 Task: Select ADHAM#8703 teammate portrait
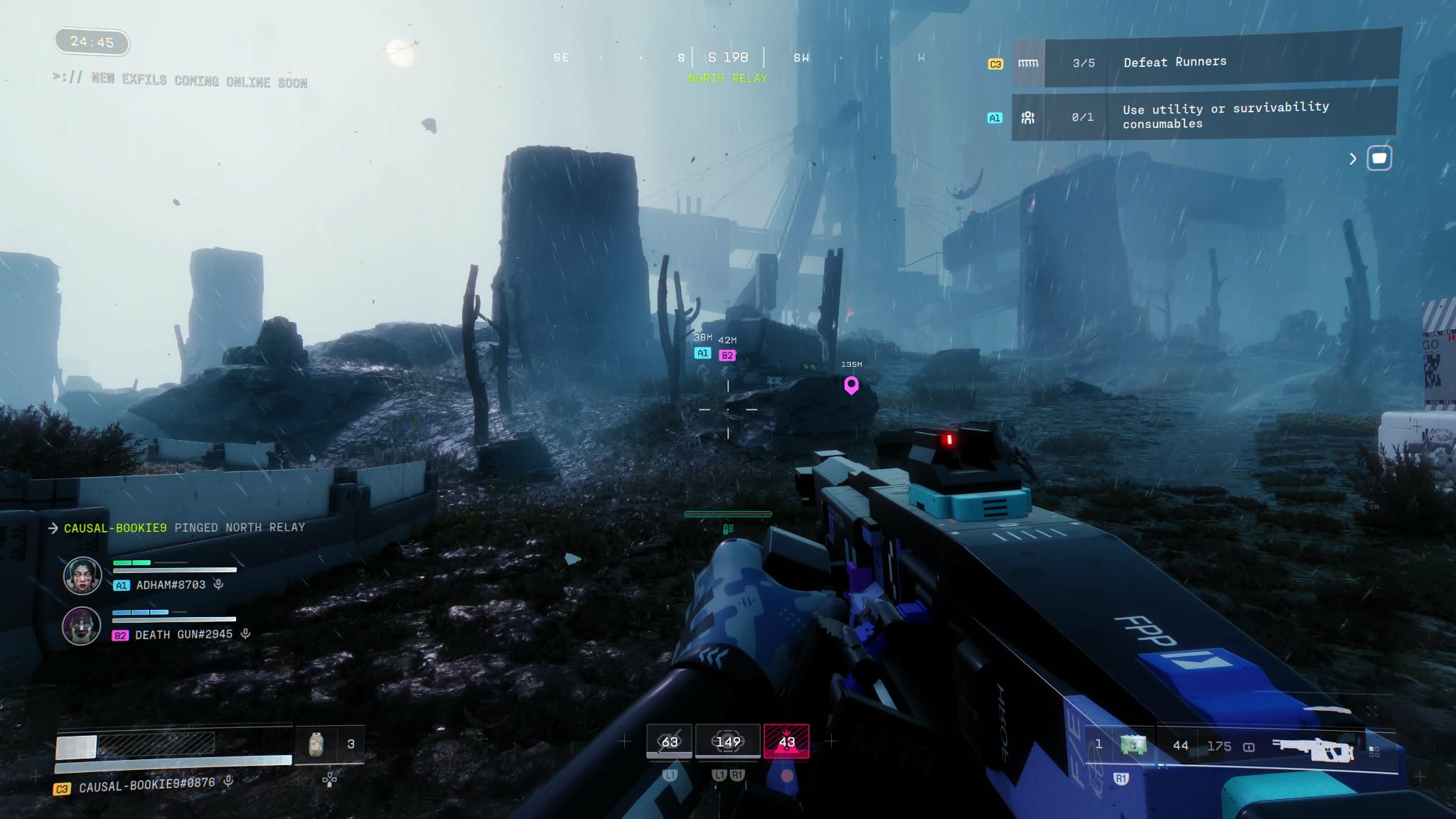pos(82,576)
